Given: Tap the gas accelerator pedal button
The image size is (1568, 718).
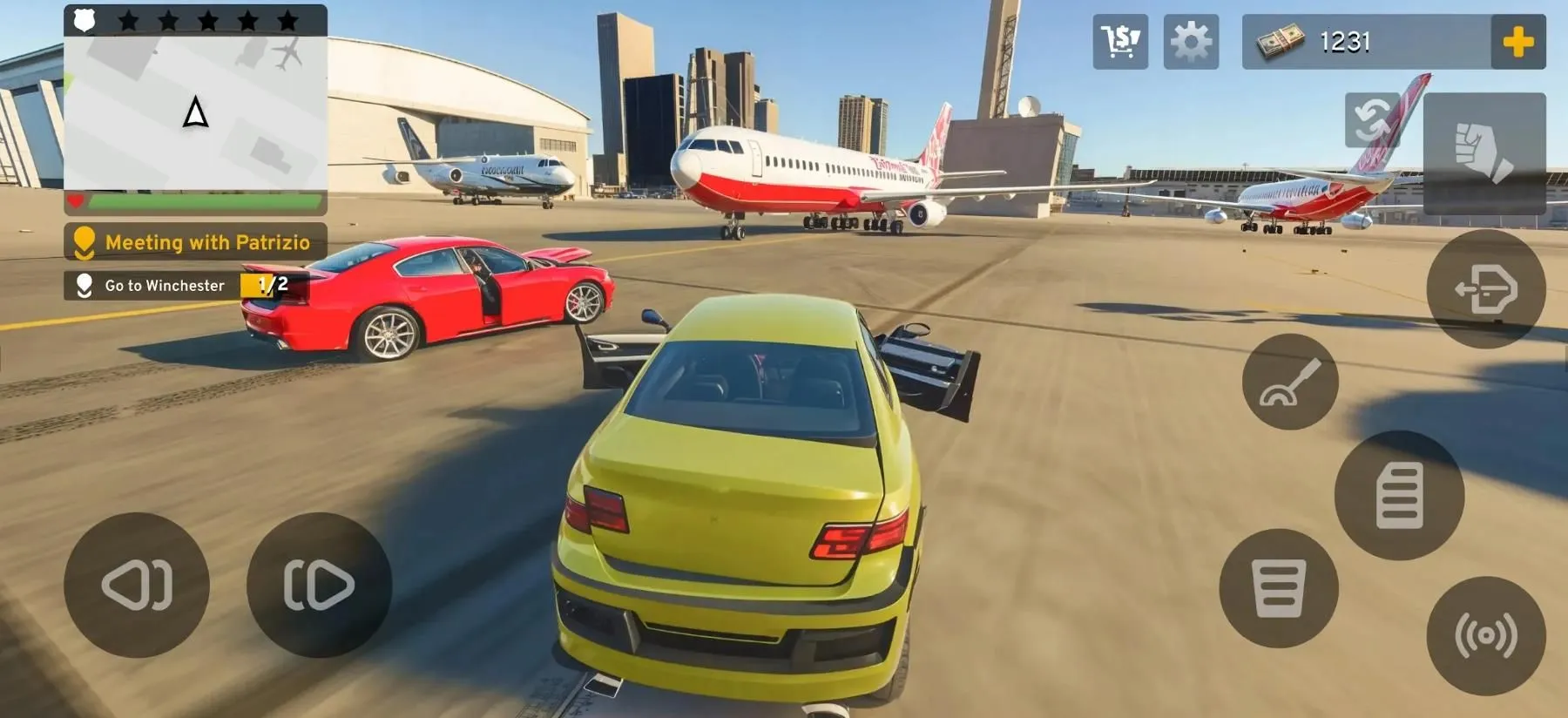Looking at the screenshot, I should pos(1399,495).
